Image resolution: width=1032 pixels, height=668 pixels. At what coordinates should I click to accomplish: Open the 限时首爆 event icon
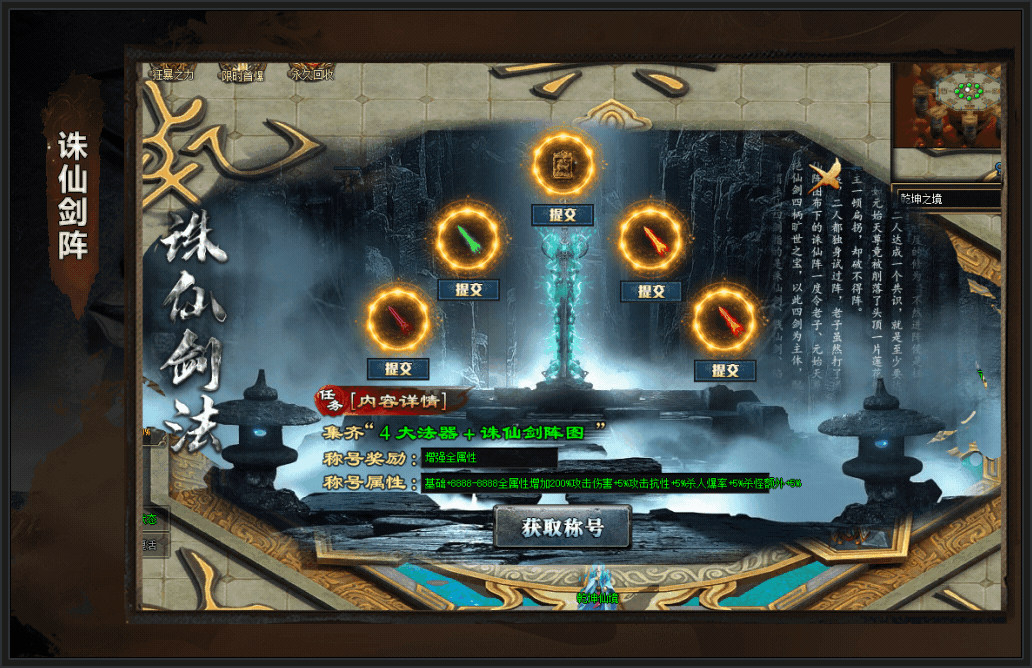(242, 74)
